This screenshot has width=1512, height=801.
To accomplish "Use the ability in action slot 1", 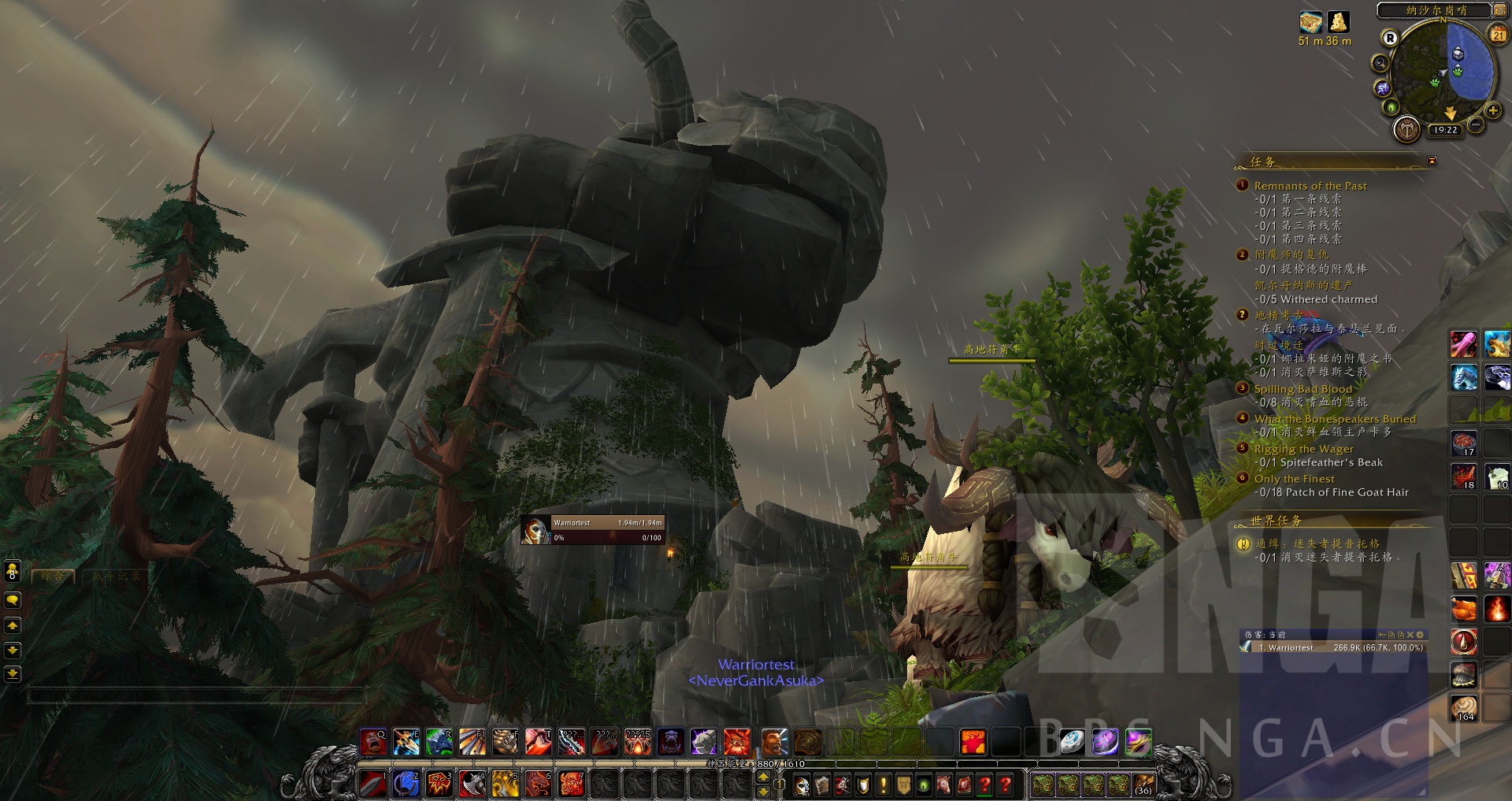I will tap(372, 784).
